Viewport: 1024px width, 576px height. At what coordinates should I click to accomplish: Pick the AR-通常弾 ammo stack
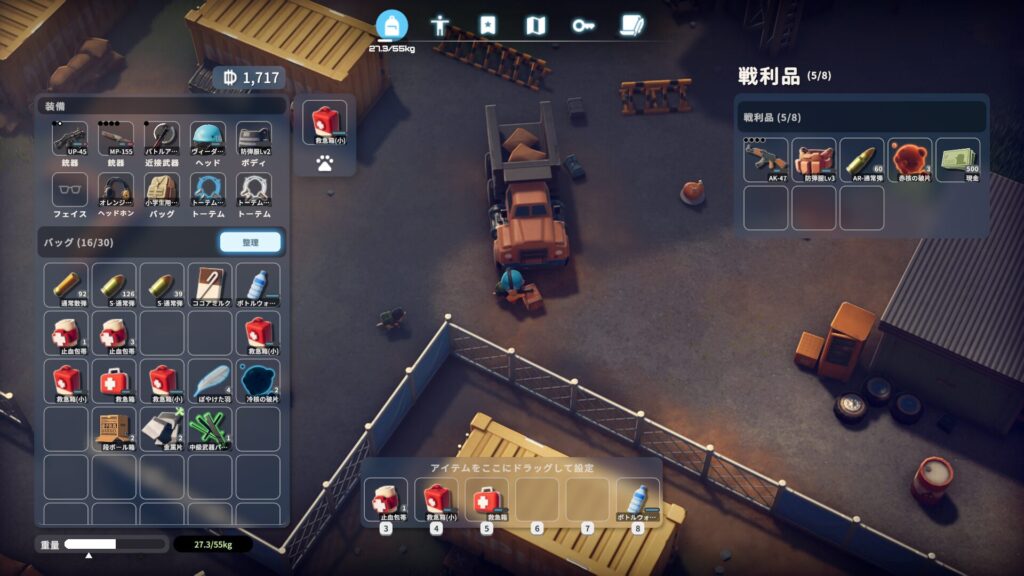click(861, 159)
